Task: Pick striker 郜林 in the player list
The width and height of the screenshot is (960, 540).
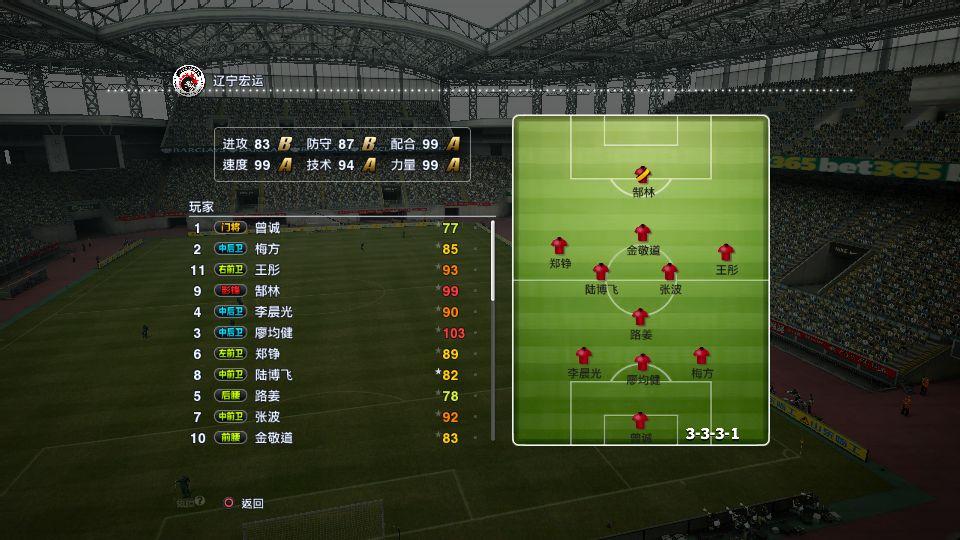Action: (x=267, y=291)
